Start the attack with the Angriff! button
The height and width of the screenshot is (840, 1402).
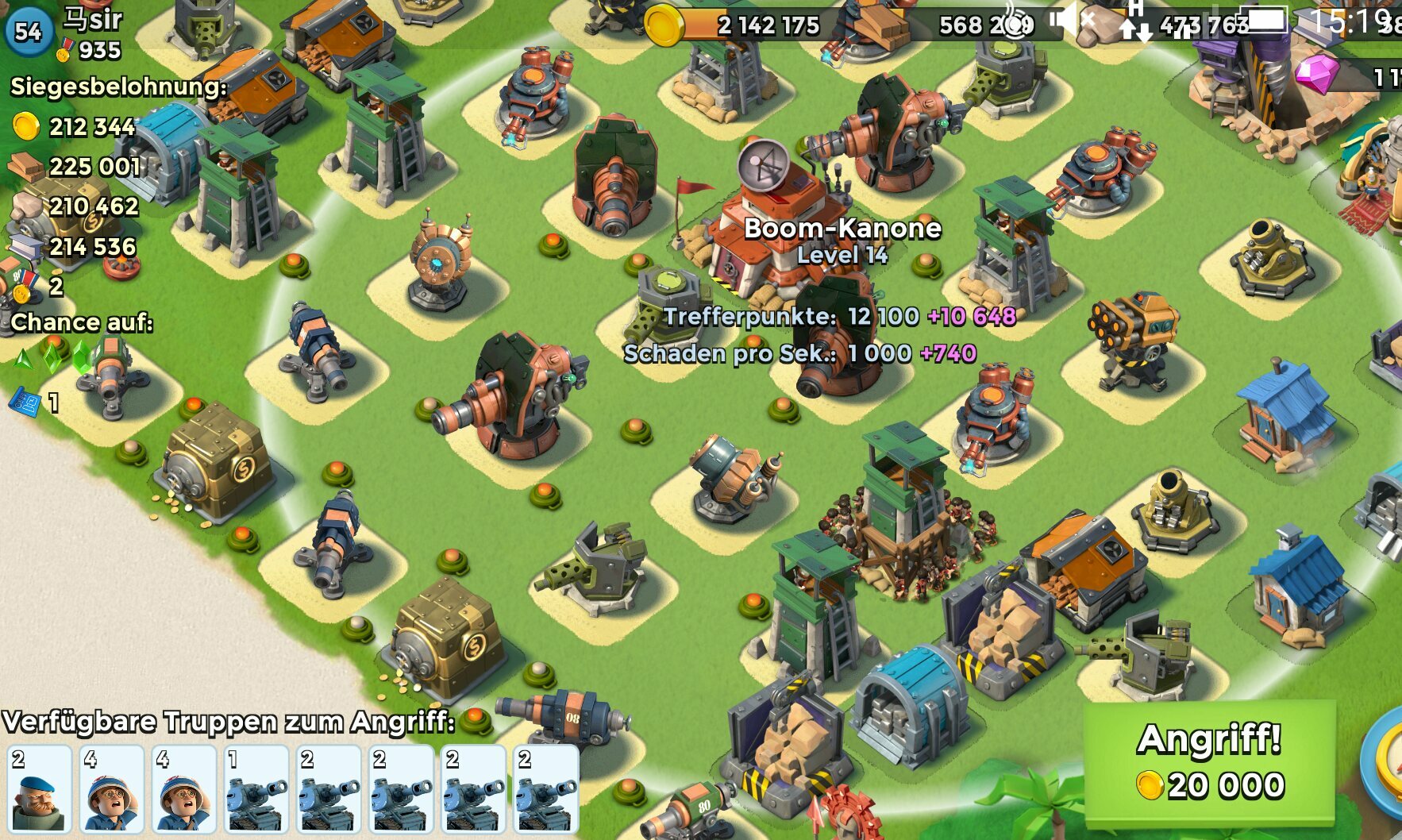pyautogui.click(x=1210, y=762)
